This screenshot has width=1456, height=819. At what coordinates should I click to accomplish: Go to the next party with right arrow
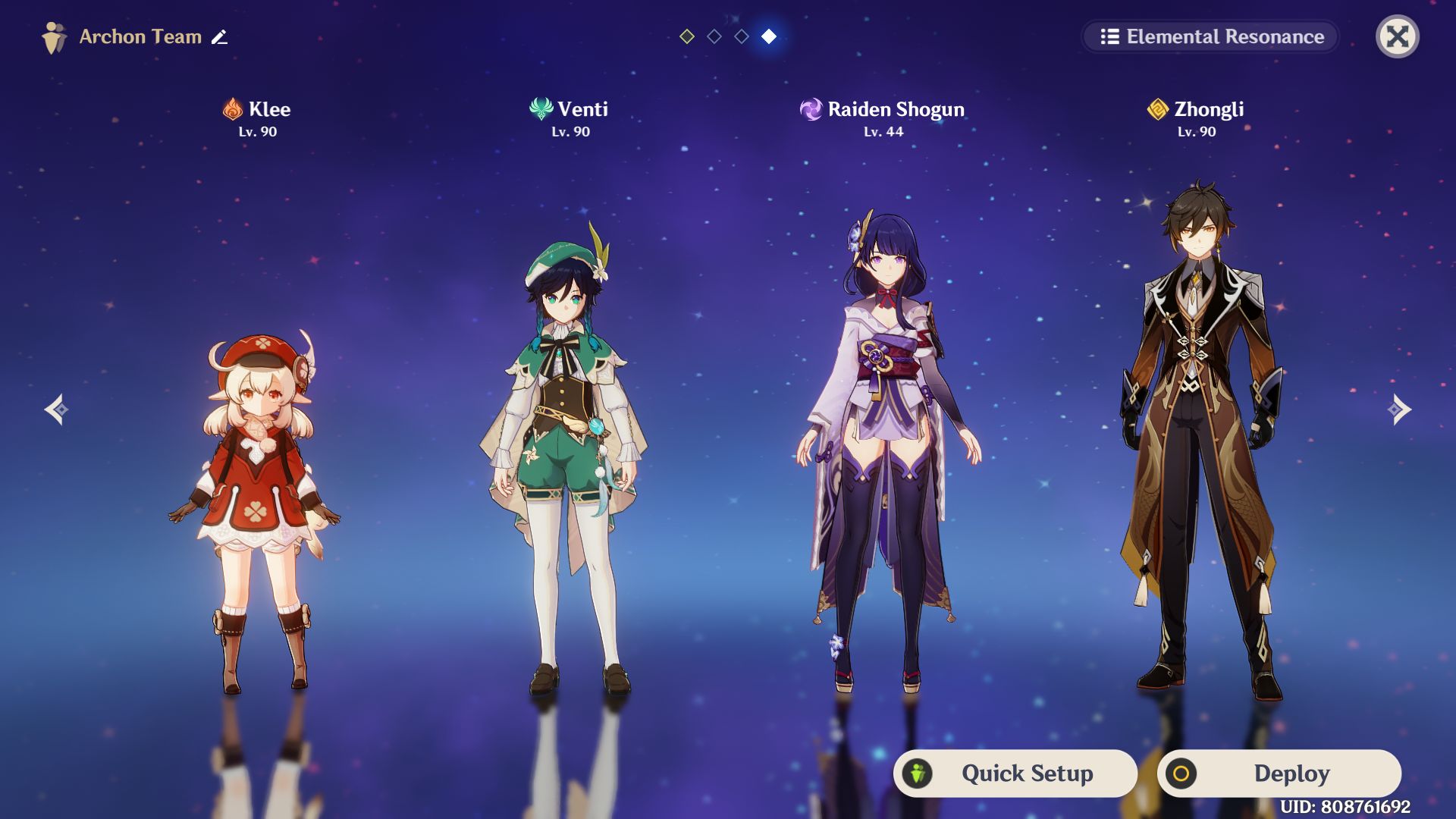[x=1399, y=409]
